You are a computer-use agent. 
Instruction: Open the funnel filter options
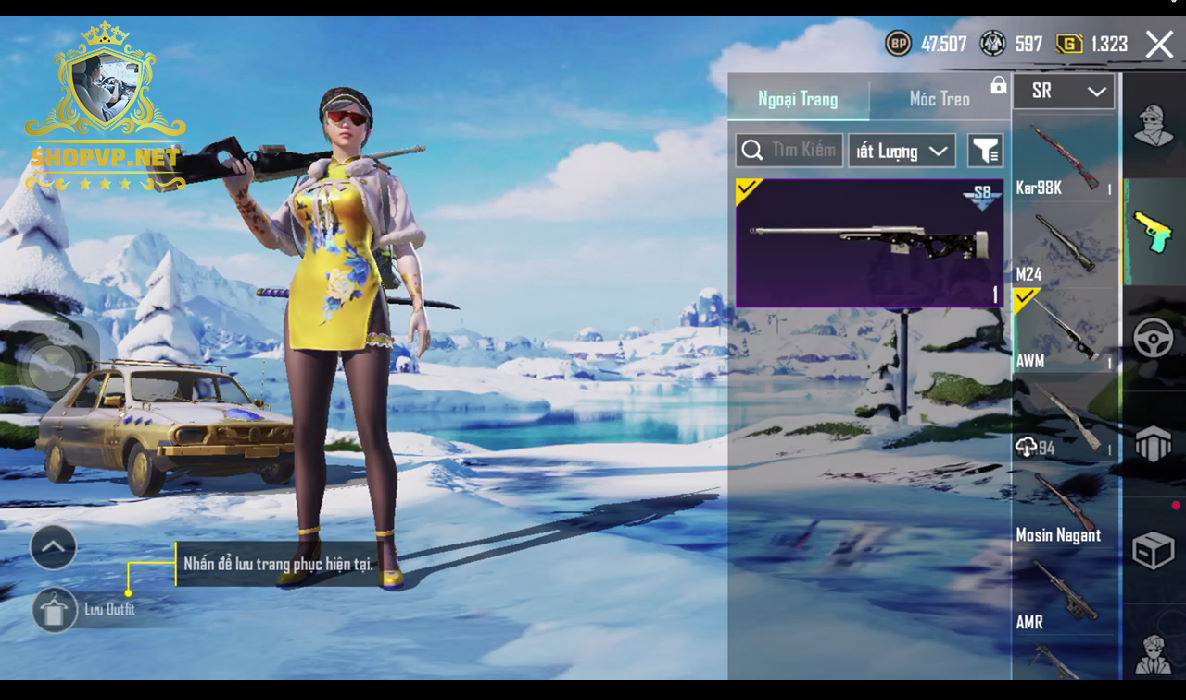point(985,151)
